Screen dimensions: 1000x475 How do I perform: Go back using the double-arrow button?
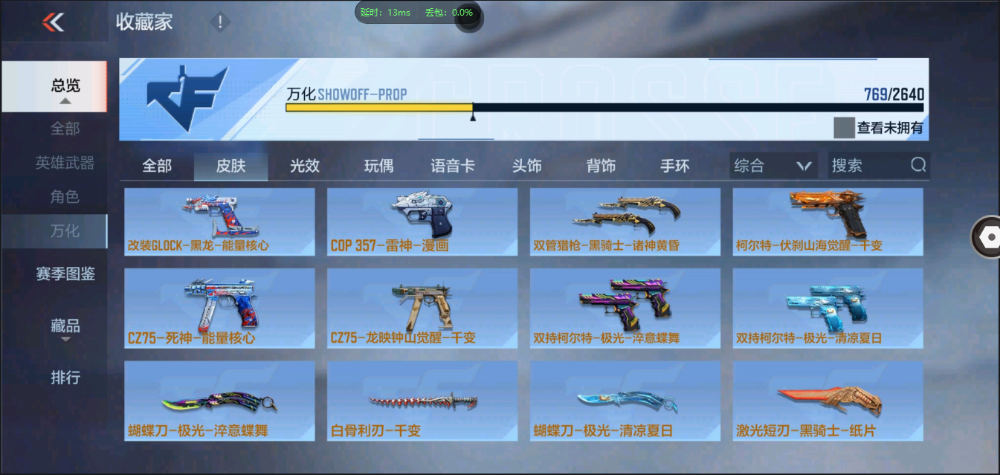[54, 22]
